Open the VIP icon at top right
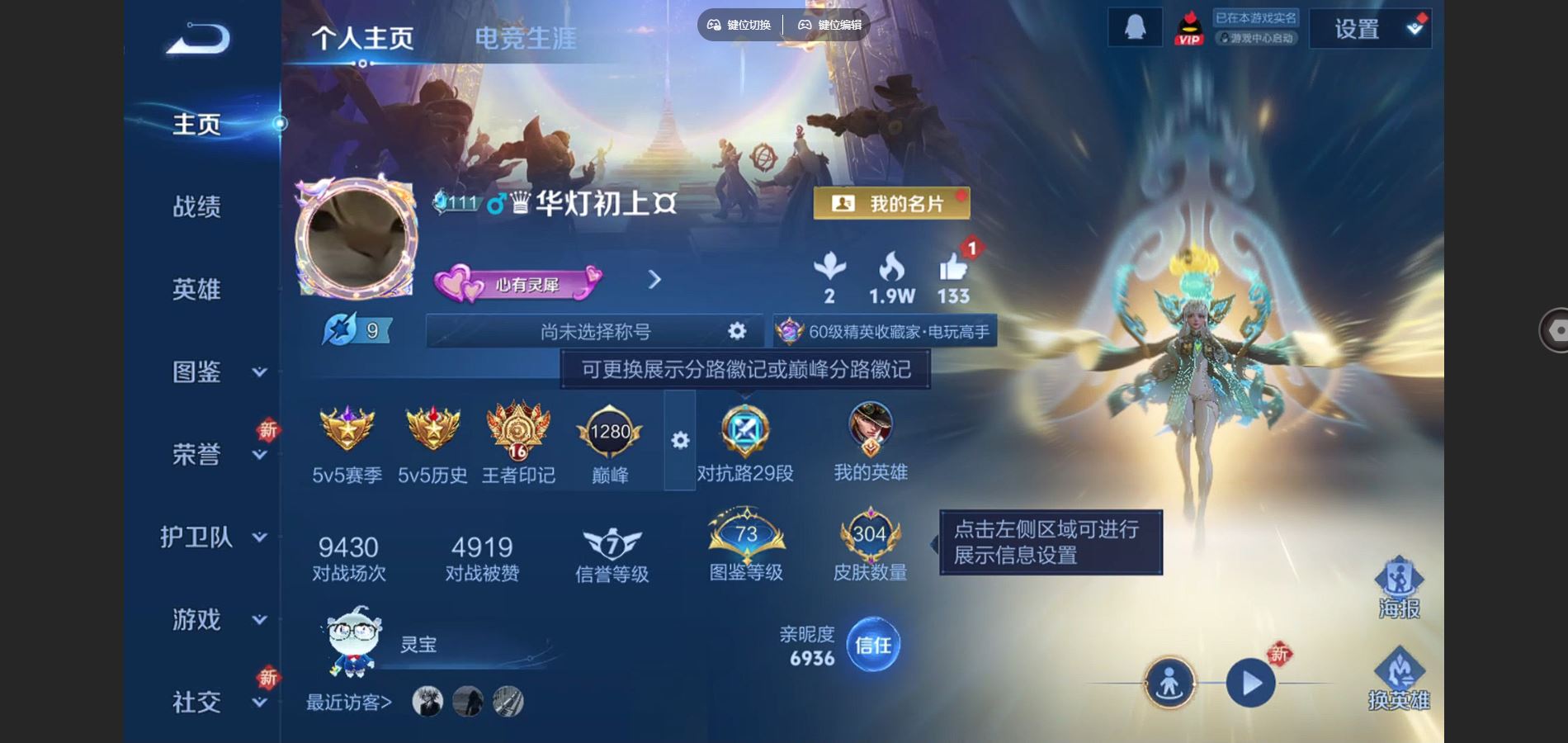 pos(1188,27)
